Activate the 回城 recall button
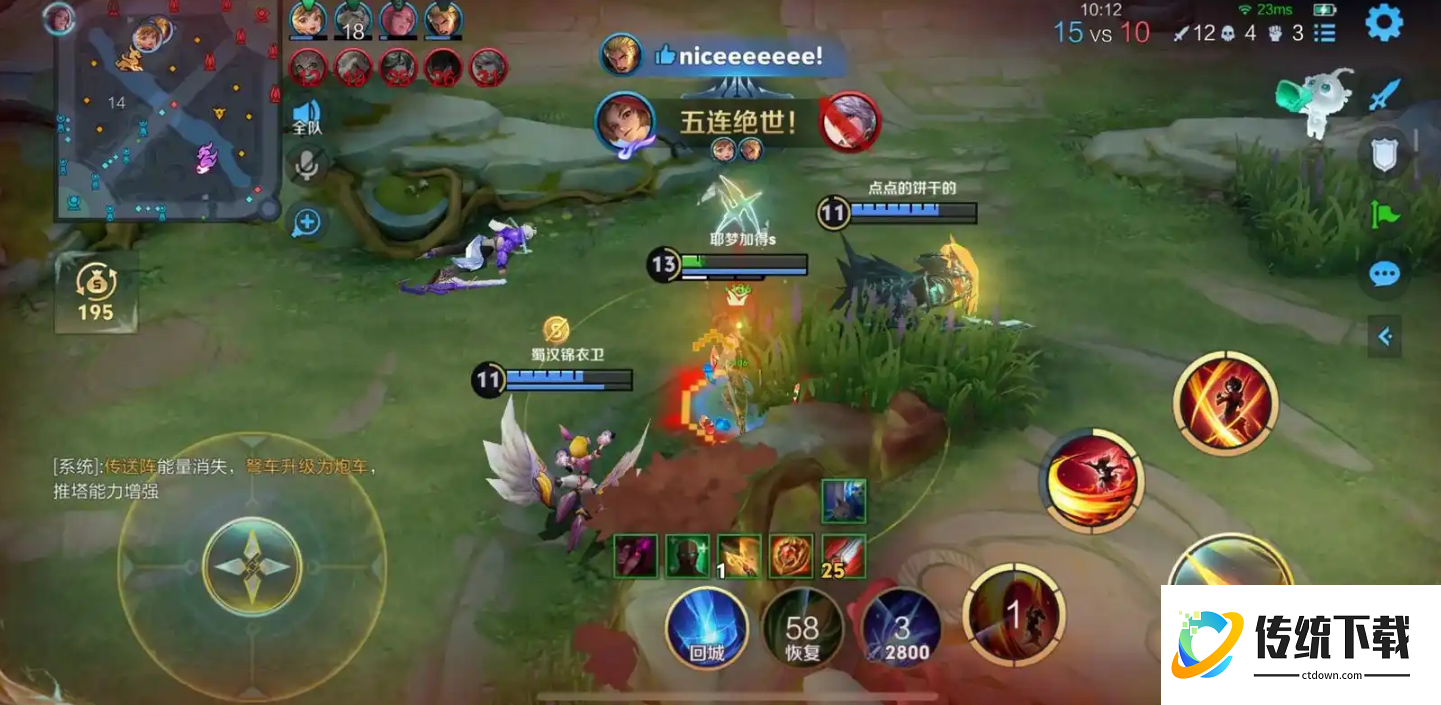Viewport: 1441px width, 705px height. pos(706,627)
